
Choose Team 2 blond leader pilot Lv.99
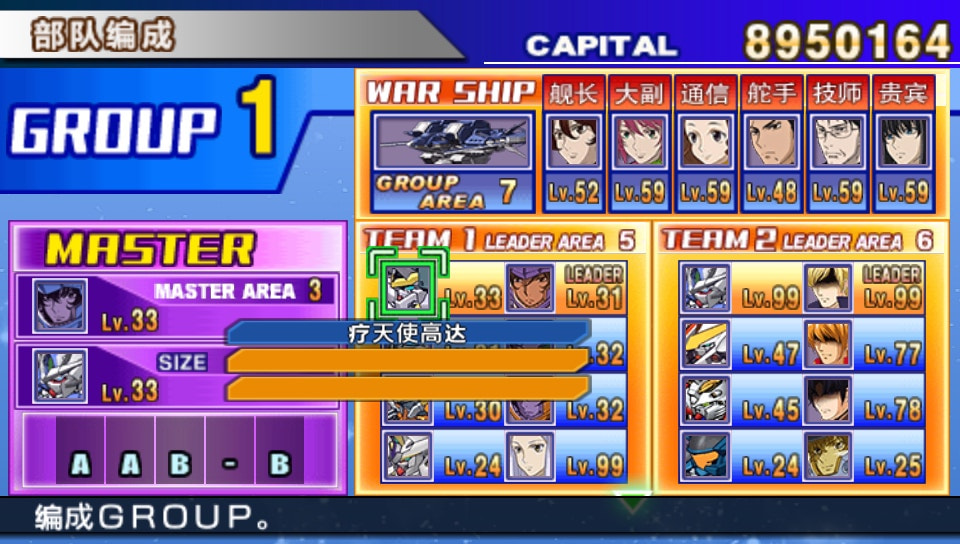[828, 287]
